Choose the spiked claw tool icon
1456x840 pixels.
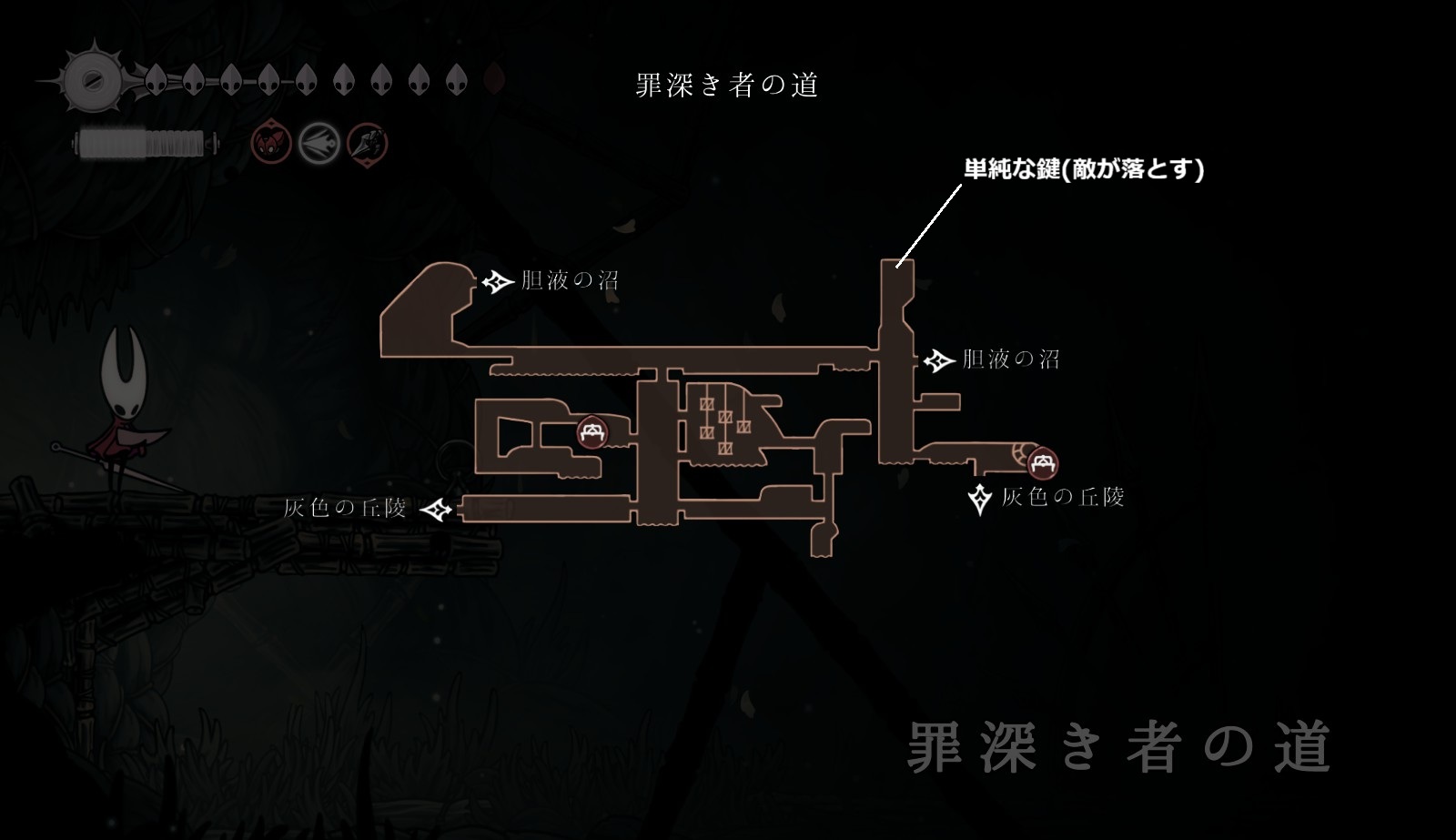tap(368, 143)
